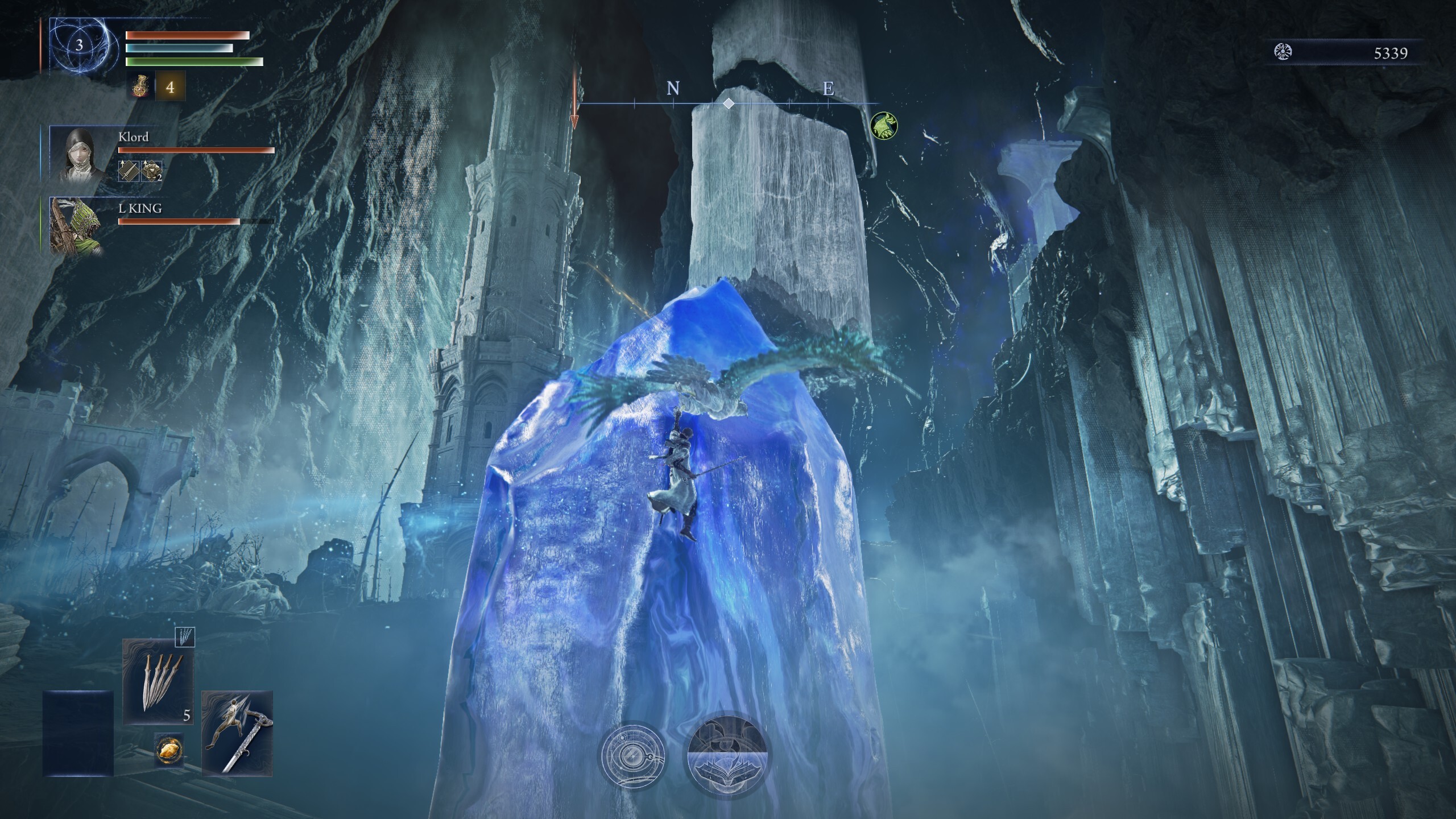Viewport: 1456px width, 819px height.
Task: Click the green bird marker on the compass
Action: (x=885, y=126)
